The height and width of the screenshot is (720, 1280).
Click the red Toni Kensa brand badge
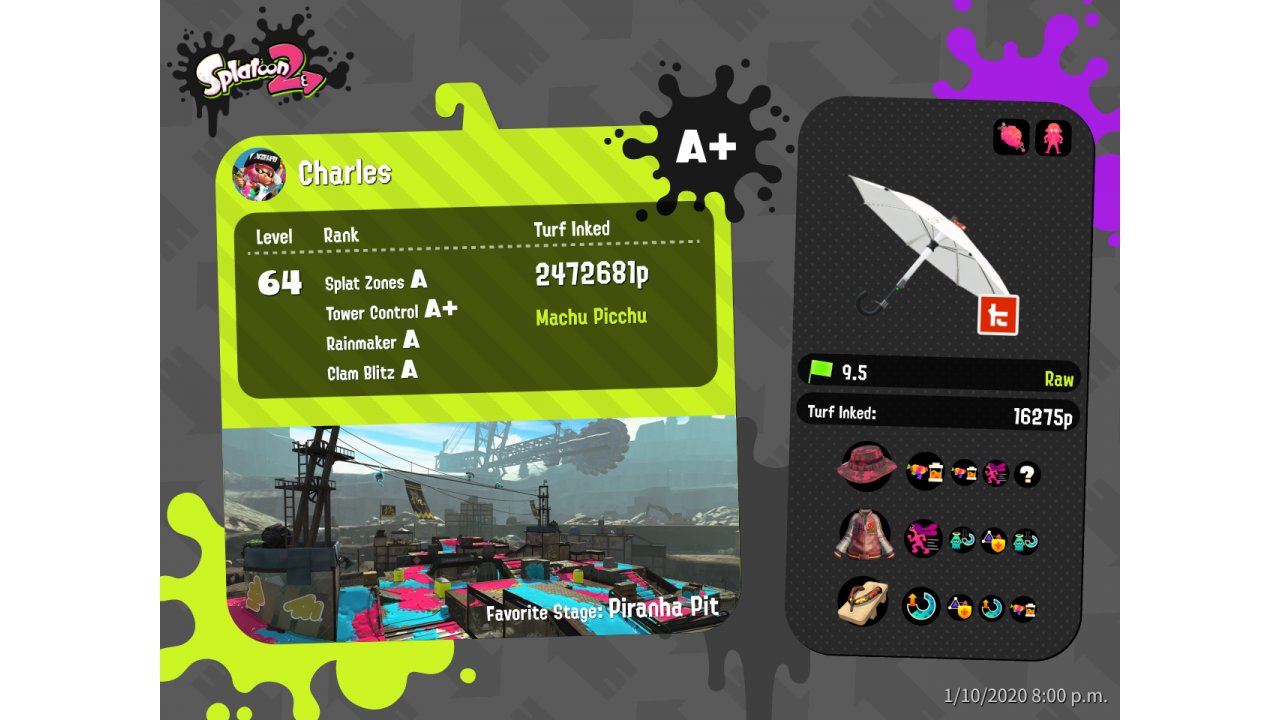tap(997, 315)
